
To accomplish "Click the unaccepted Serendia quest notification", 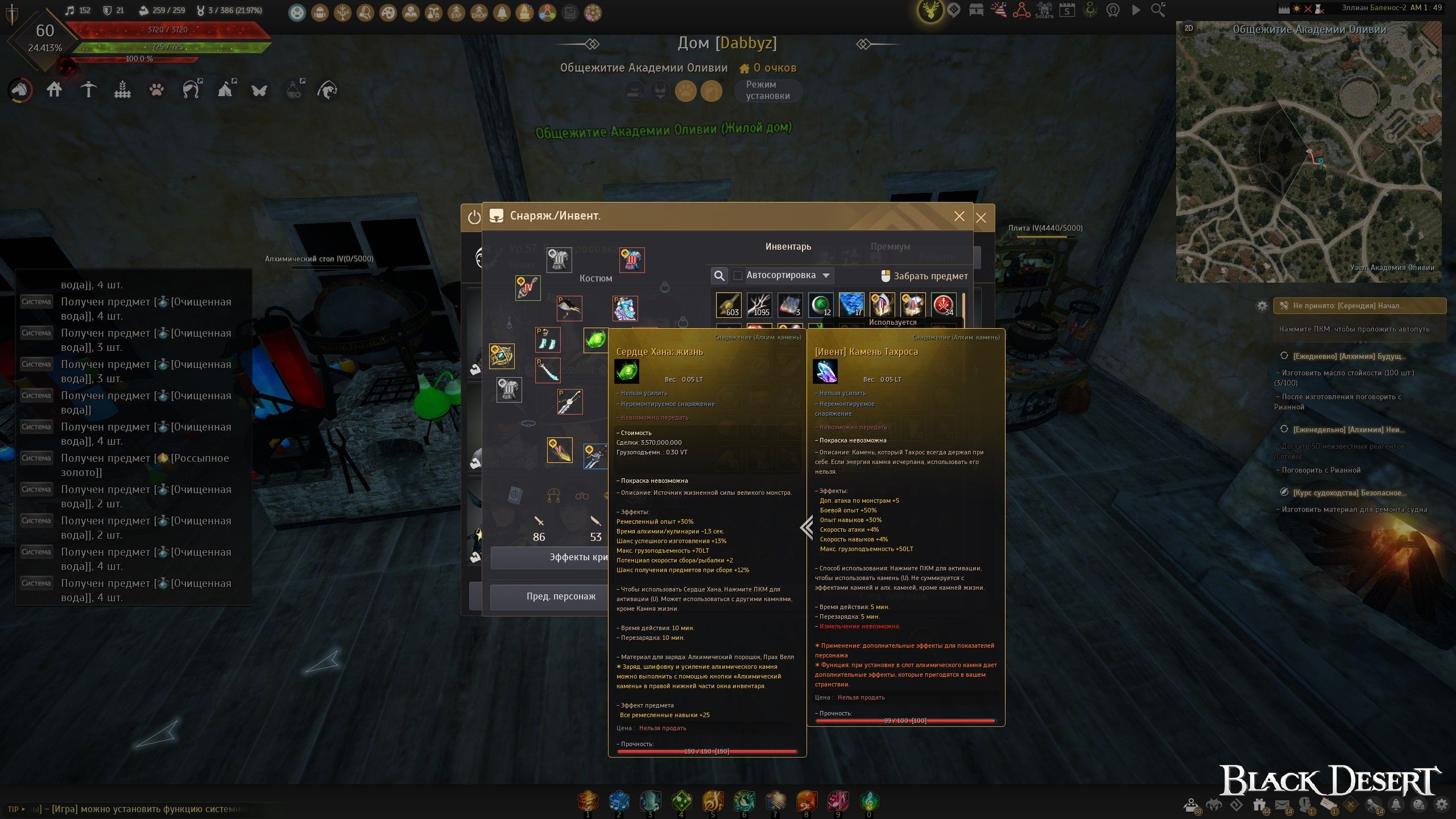I will pyautogui.click(x=1359, y=305).
